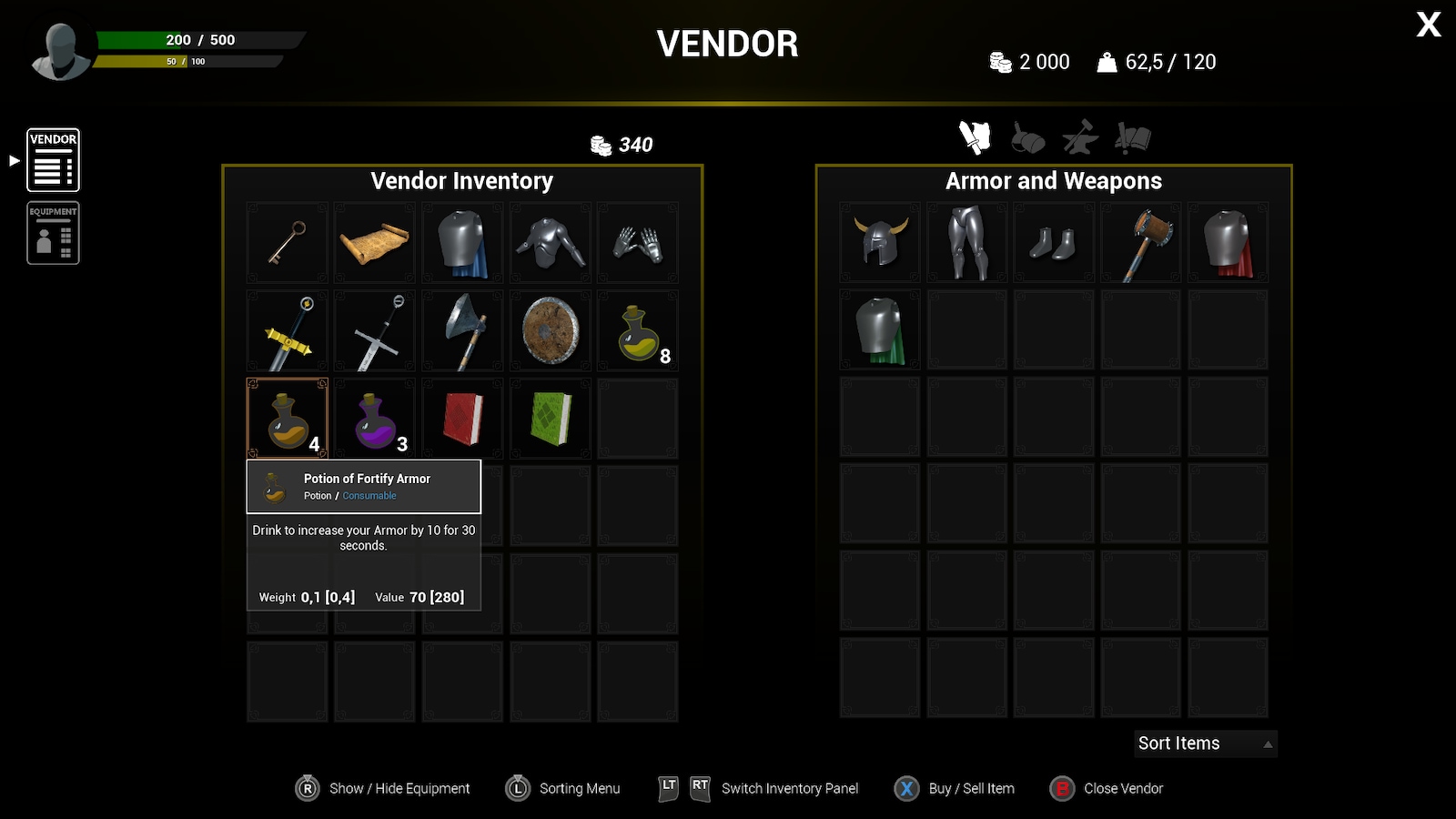Select the Armor and Weapons panel header

pos(1054,180)
